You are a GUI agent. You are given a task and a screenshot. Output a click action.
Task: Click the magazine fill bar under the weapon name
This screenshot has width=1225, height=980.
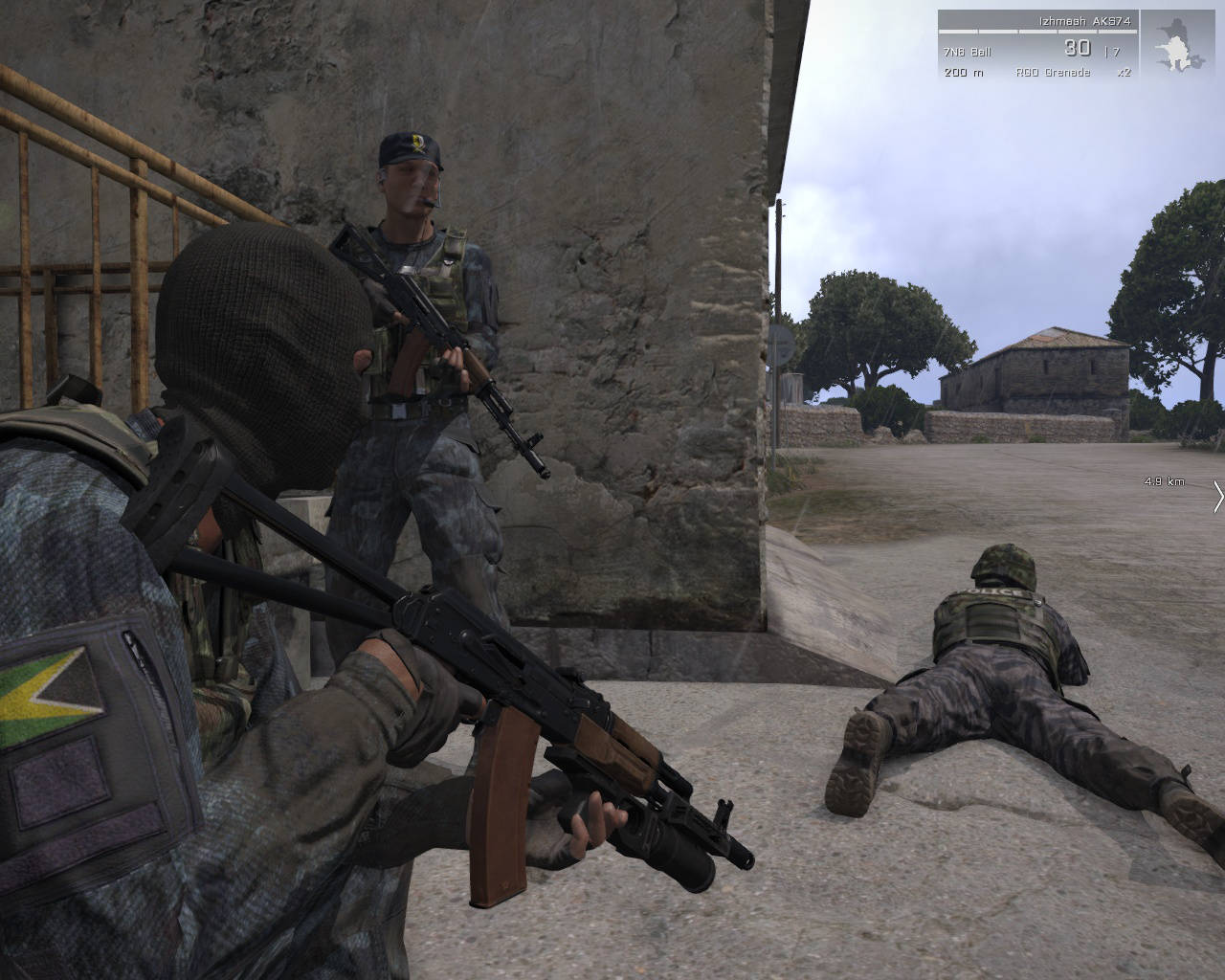coord(1038,32)
